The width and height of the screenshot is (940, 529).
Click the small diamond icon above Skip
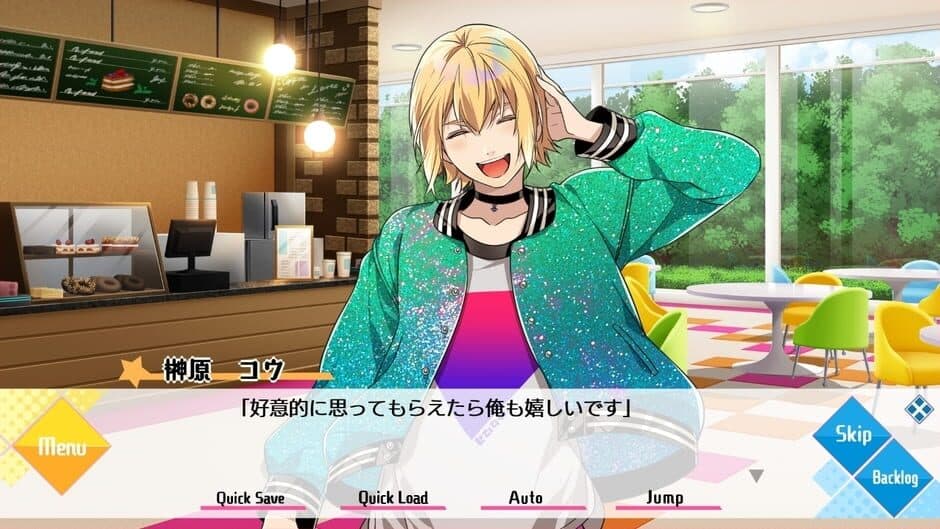point(917,409)
